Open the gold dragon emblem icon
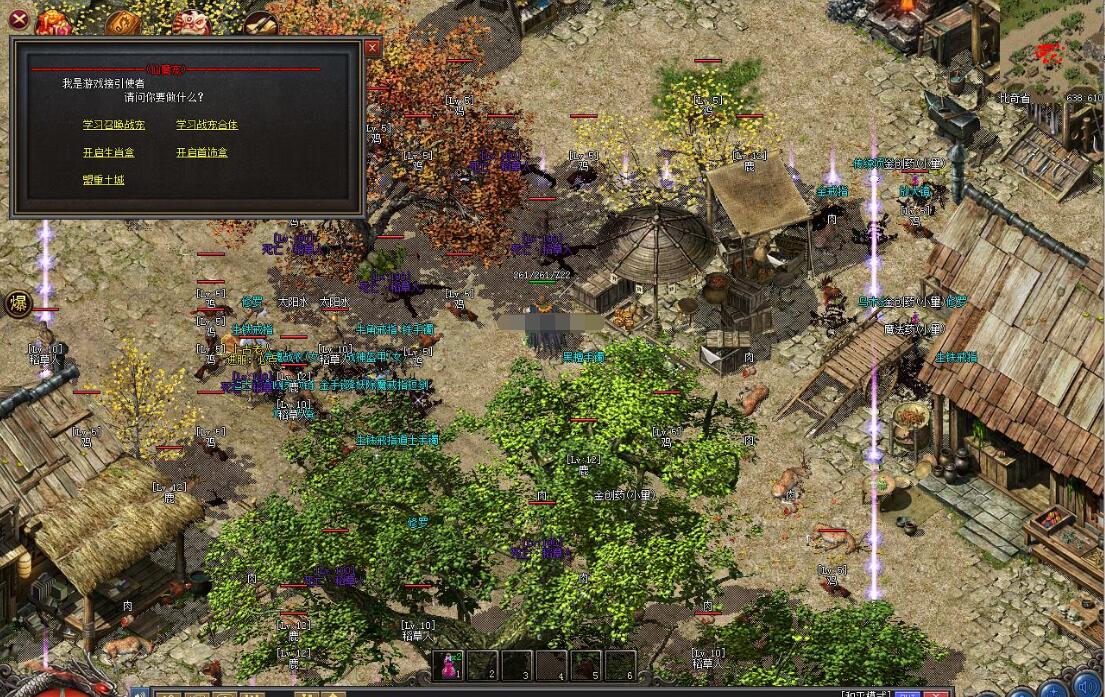 (x=124, y=22)
